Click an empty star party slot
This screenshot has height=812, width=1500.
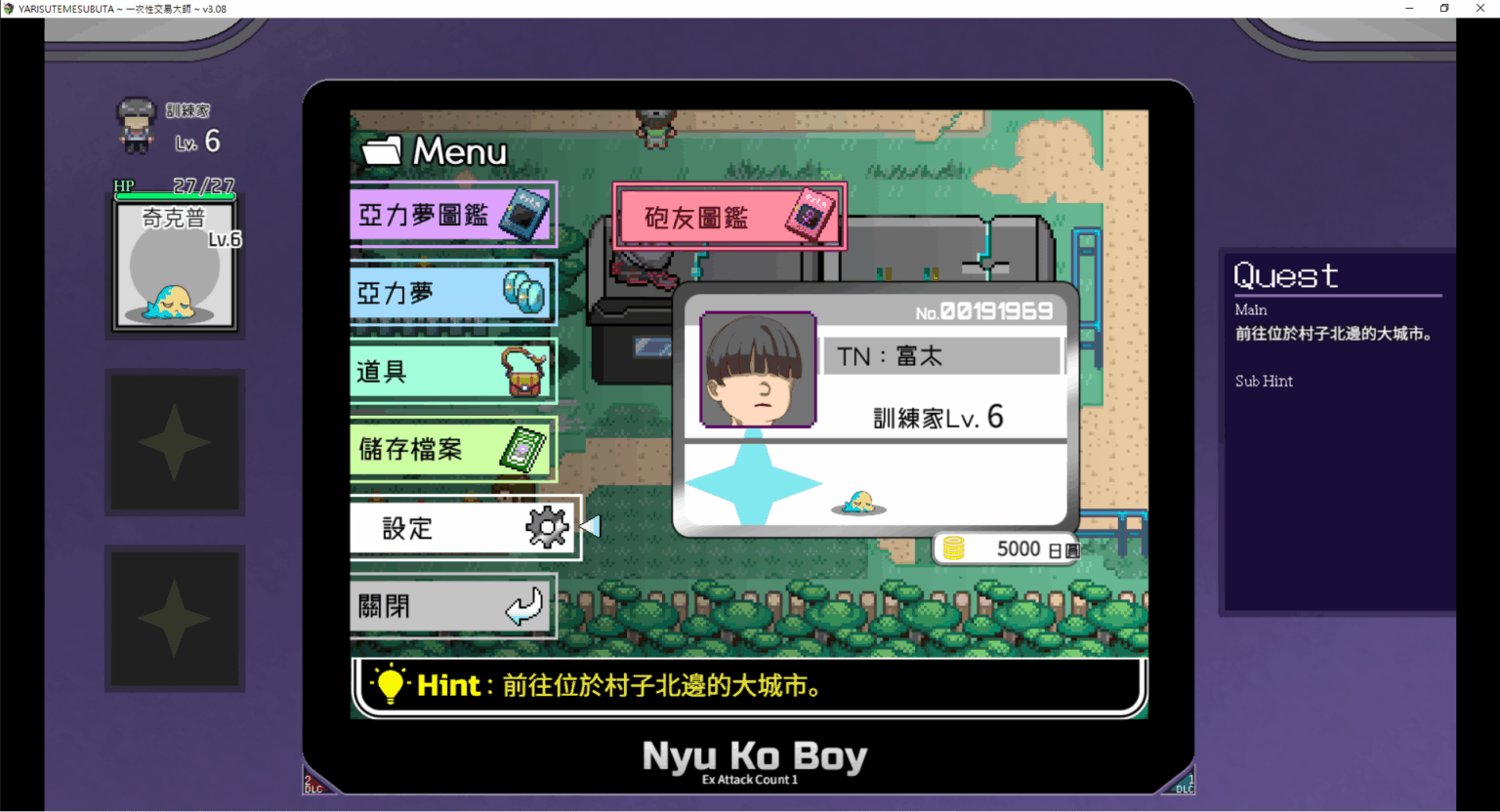[x=176, y=442]
